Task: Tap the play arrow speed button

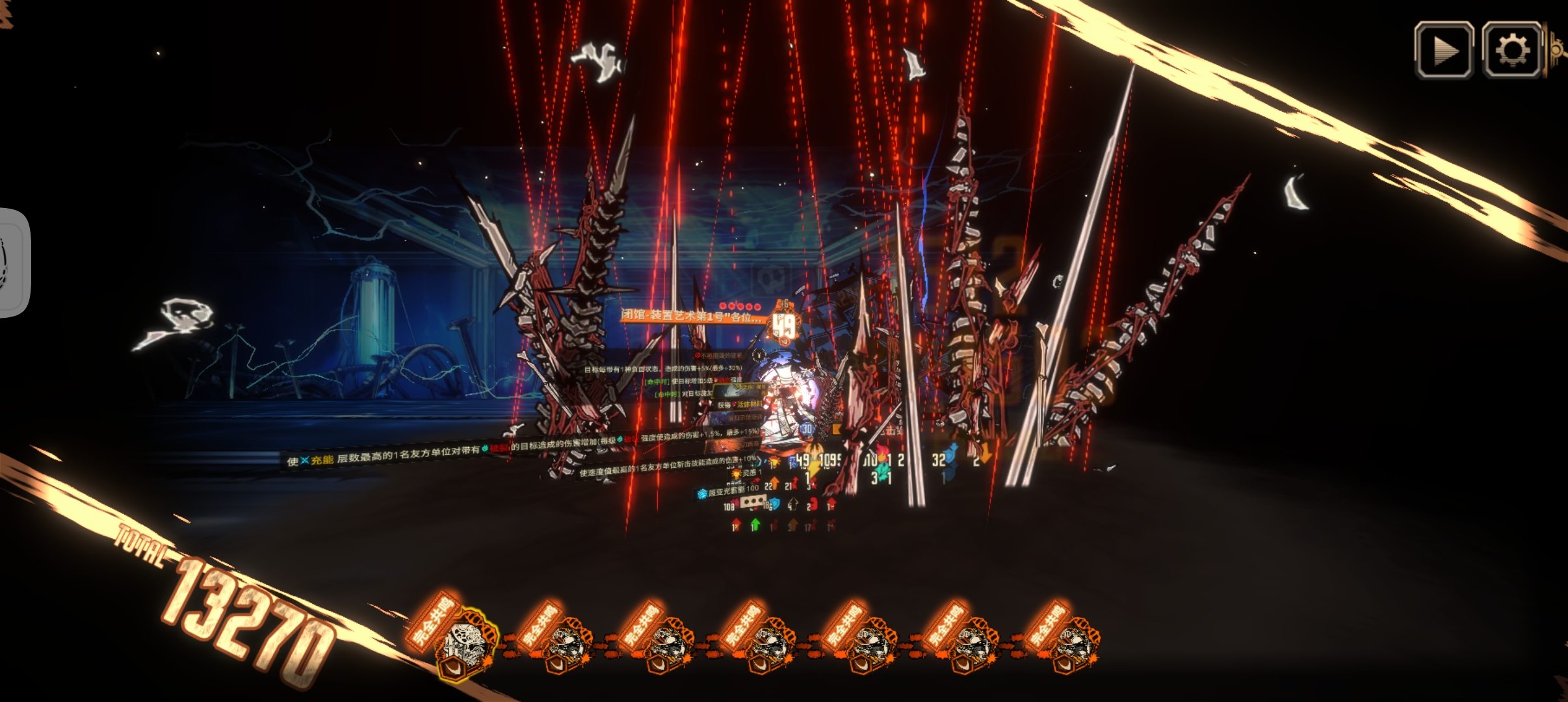Action: (x=1444, y=50)
